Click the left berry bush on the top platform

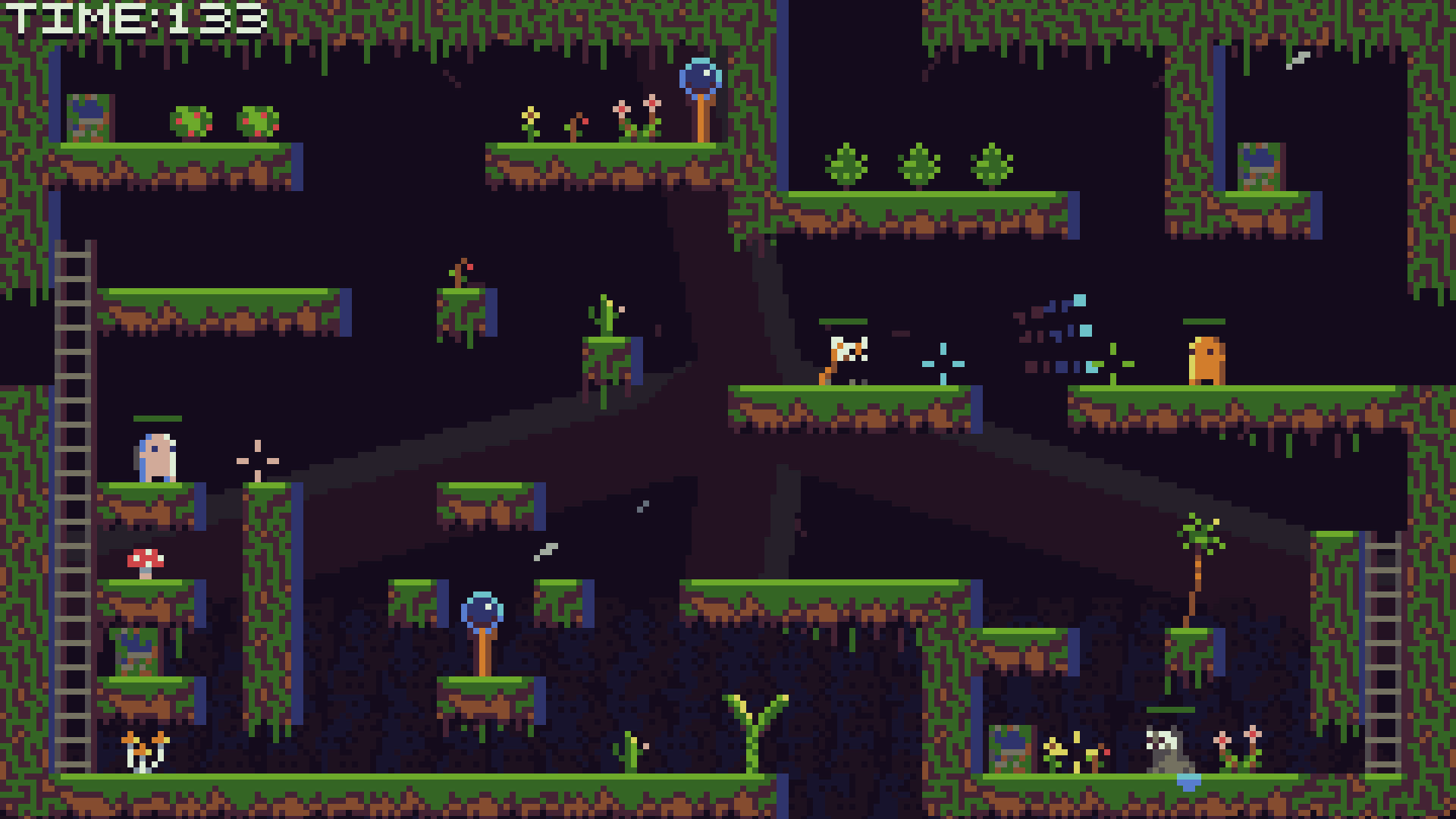tap(192, 121)
